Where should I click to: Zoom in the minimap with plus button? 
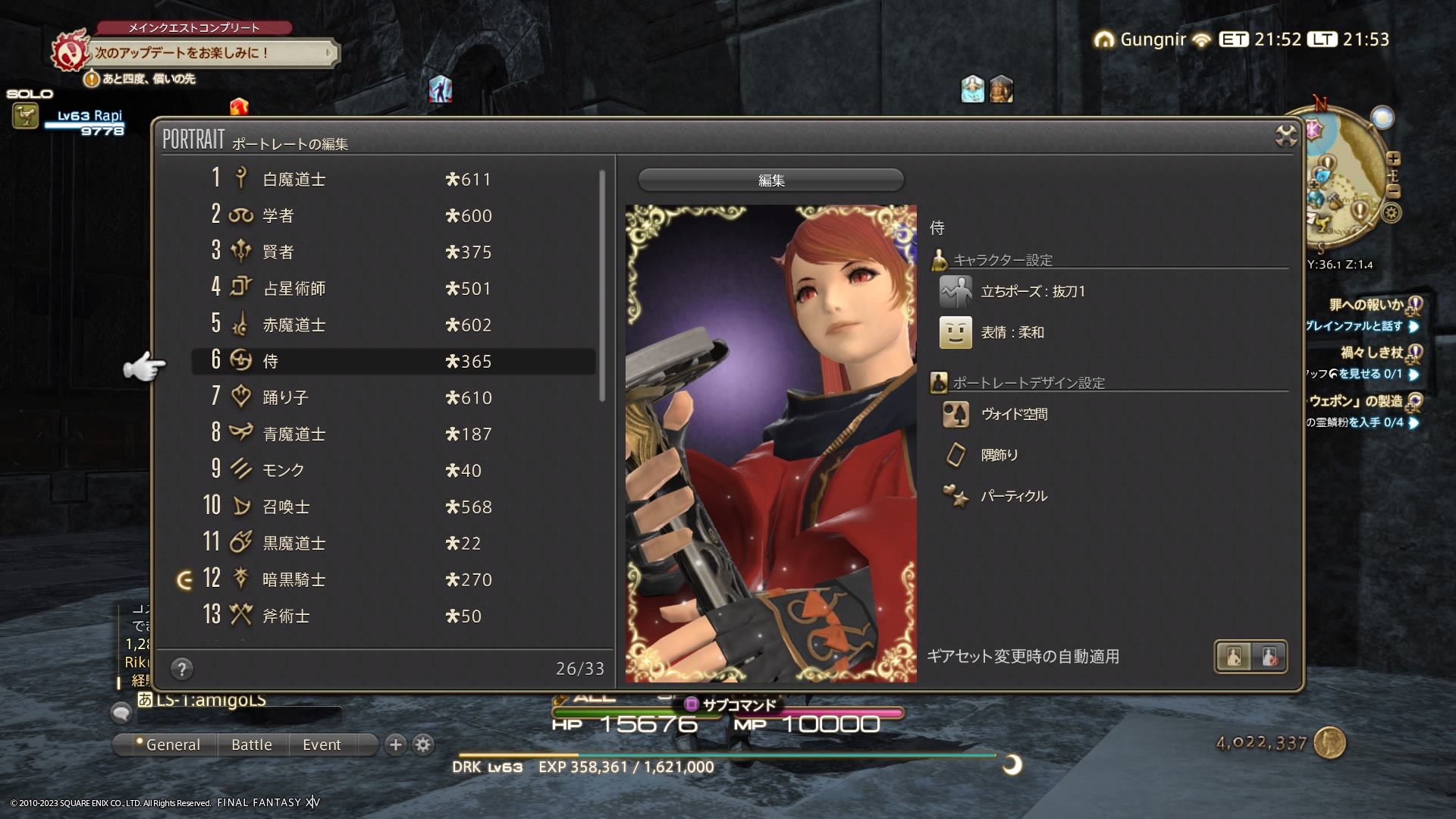click(1393, 158)
